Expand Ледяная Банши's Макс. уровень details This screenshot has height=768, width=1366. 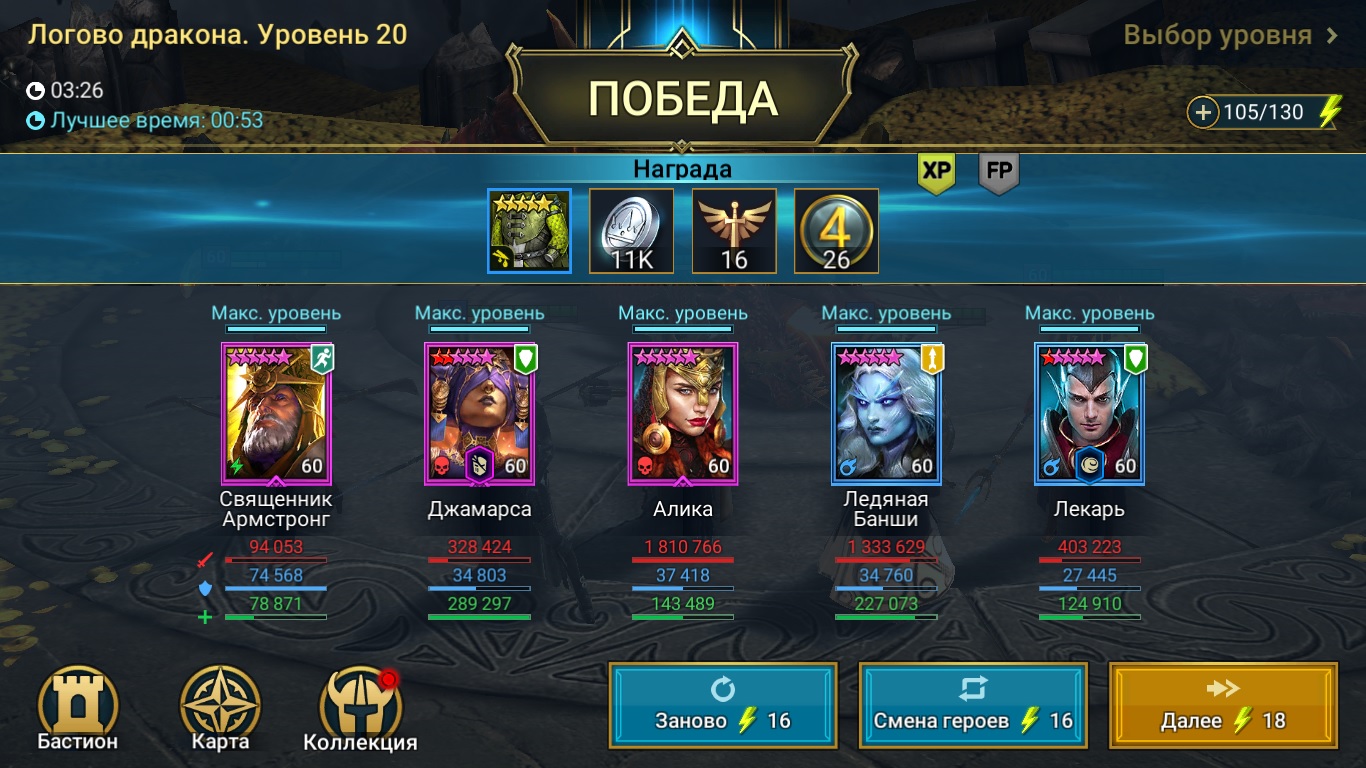[885, 312]
